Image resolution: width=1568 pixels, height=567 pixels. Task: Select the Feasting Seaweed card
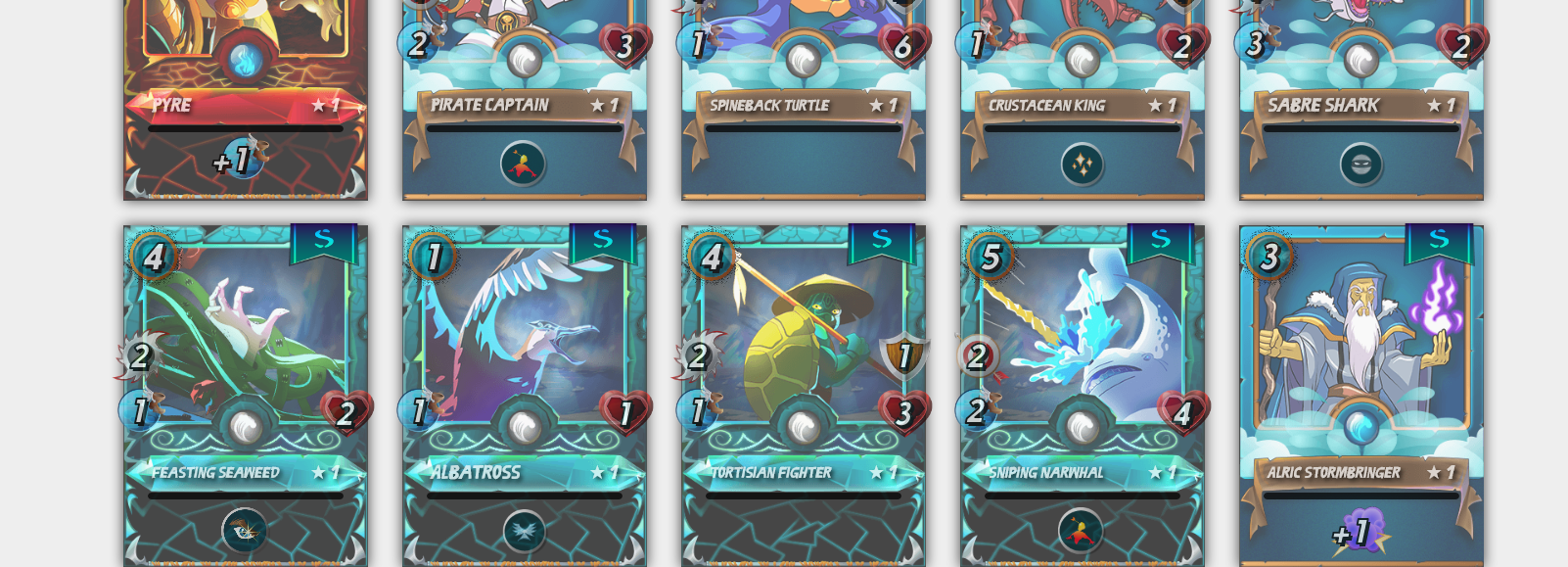click(x=245, y=333)
